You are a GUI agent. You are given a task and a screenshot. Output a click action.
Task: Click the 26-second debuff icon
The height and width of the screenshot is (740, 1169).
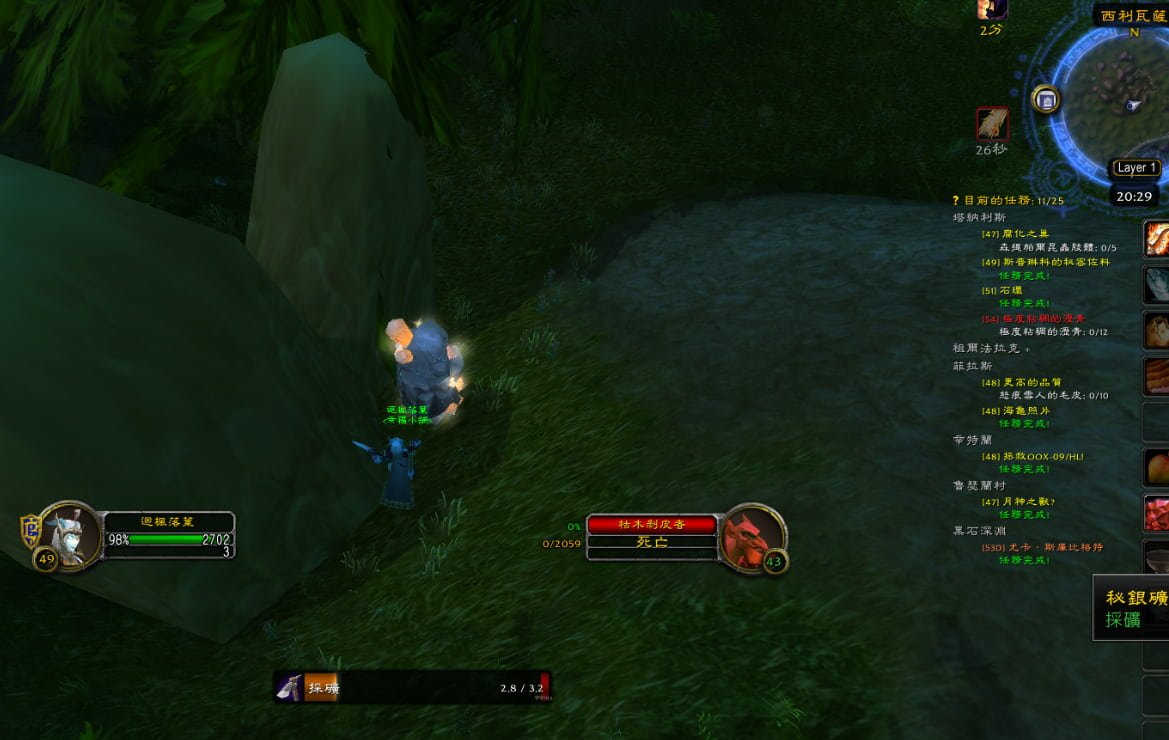pyautogui.click(x=992, y=125)
